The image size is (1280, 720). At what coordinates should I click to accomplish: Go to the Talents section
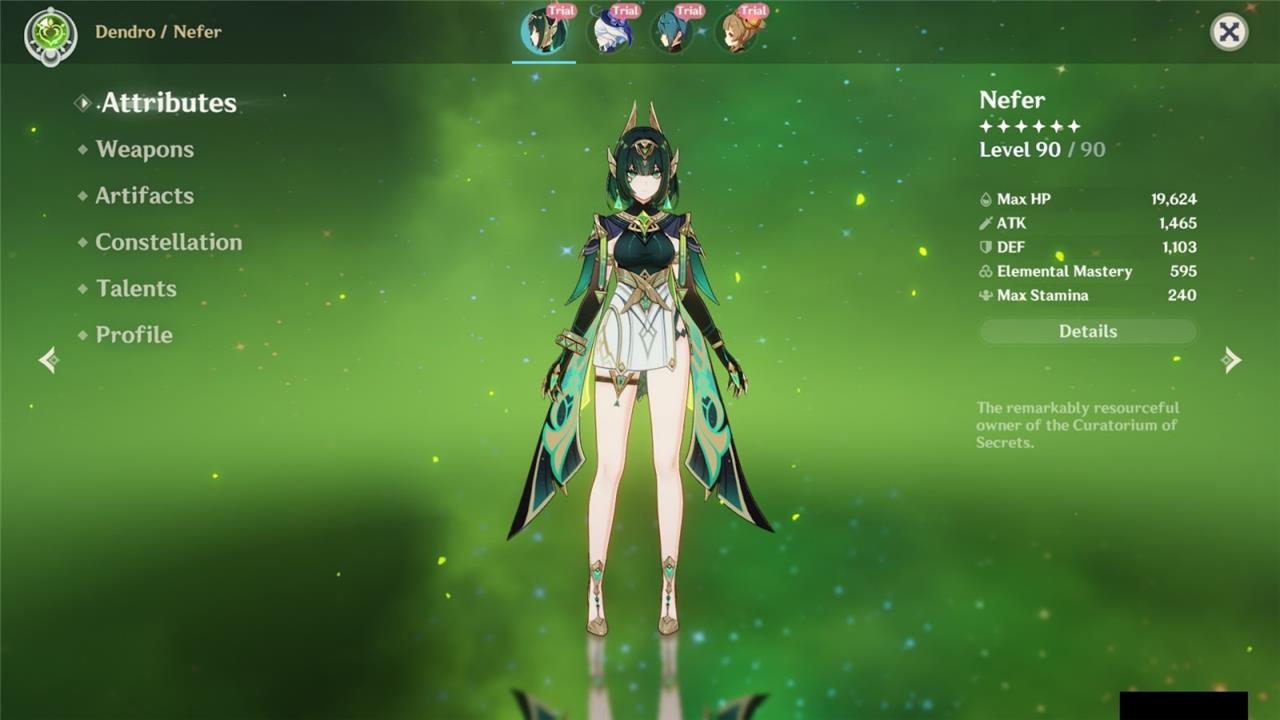pyautogui.click(x=136, y=289)
